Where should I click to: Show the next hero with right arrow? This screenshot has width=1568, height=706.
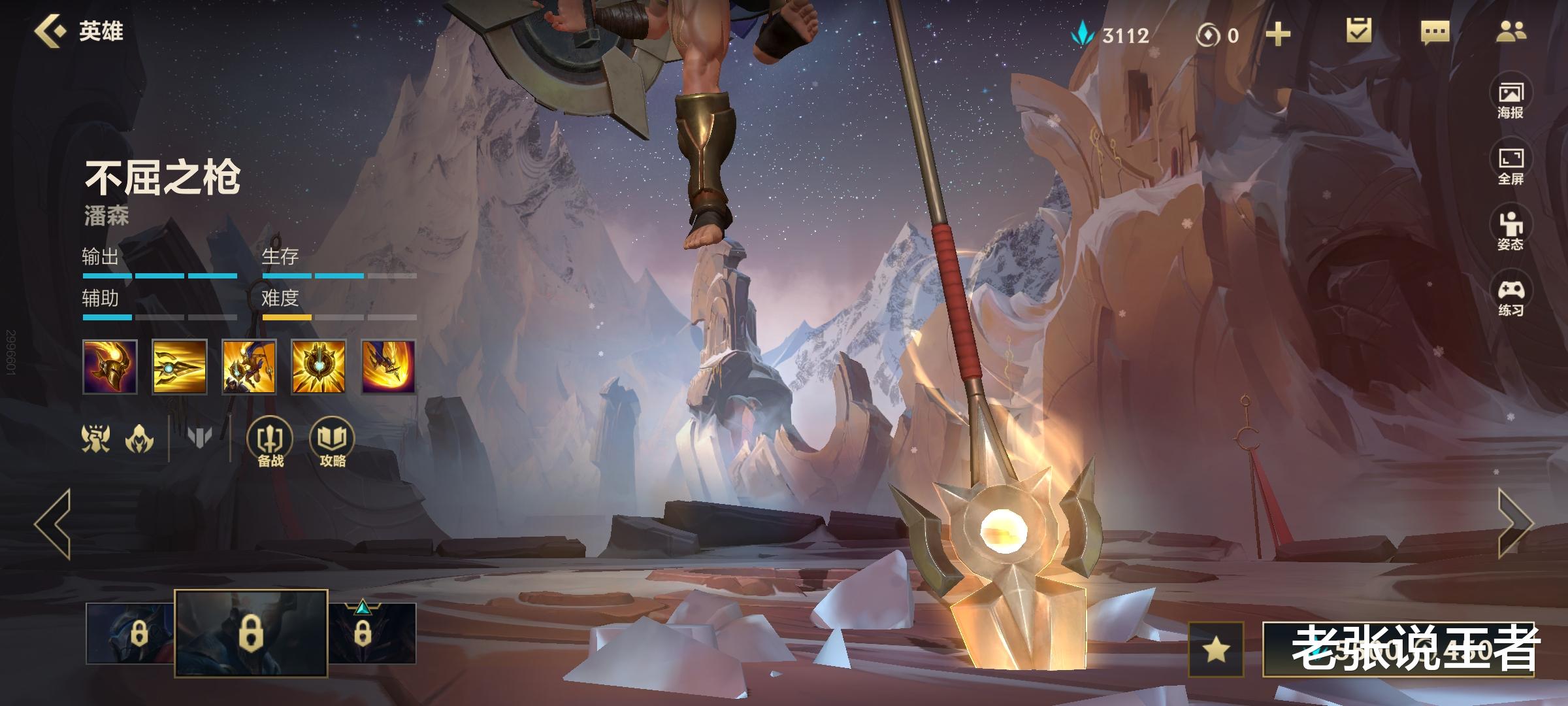[x=1514, y=524]
